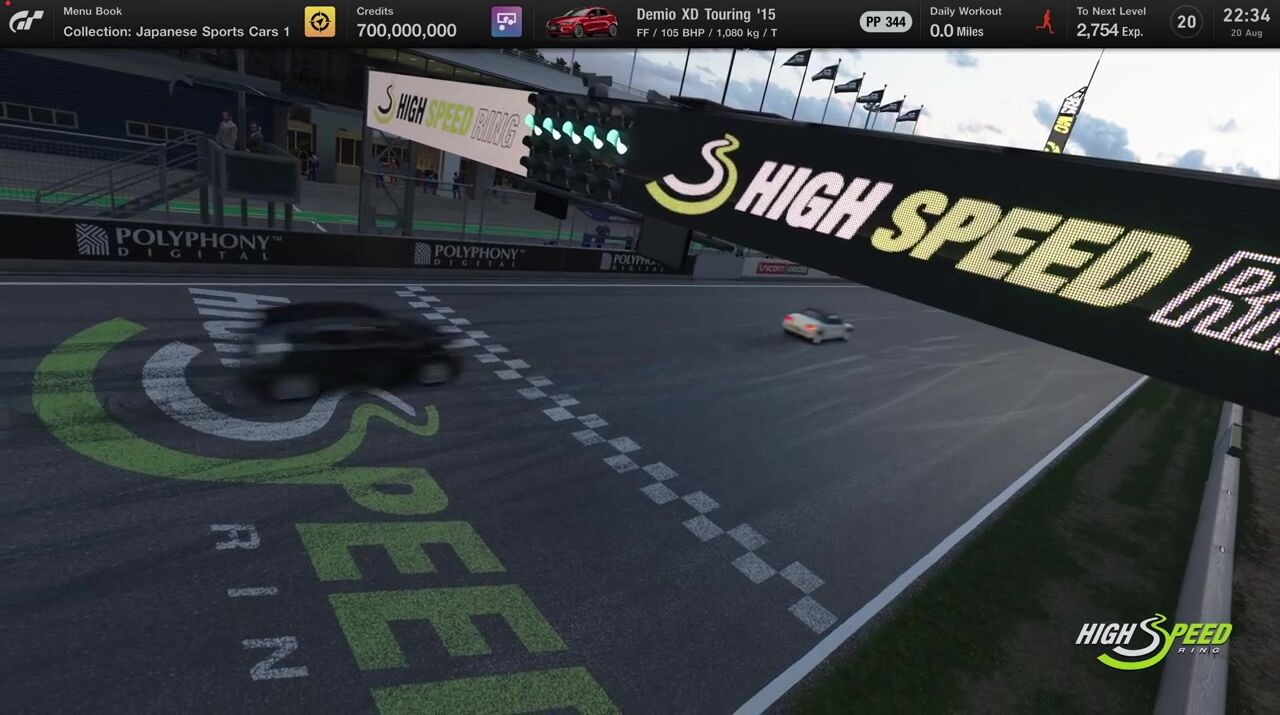Screen dimensions: 1280x715
Task: Click the level 20 circle badge
Action: (x=1186, y=22)
